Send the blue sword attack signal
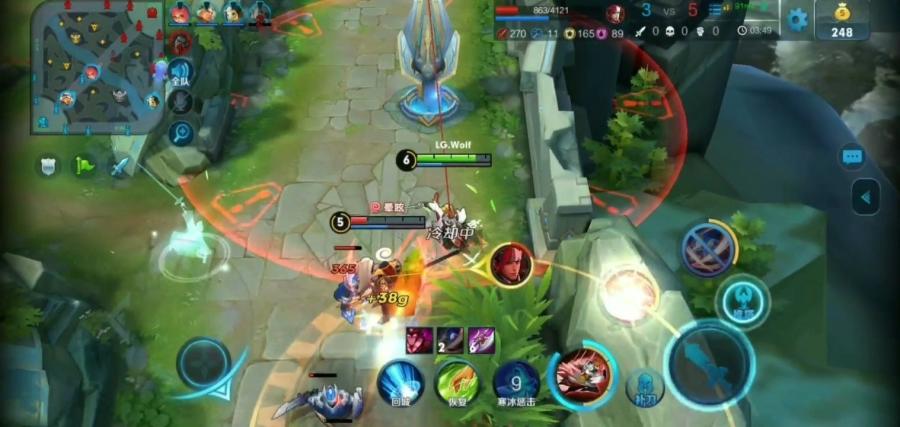Screen dimensions: 900x427 [x=121, y=167]
